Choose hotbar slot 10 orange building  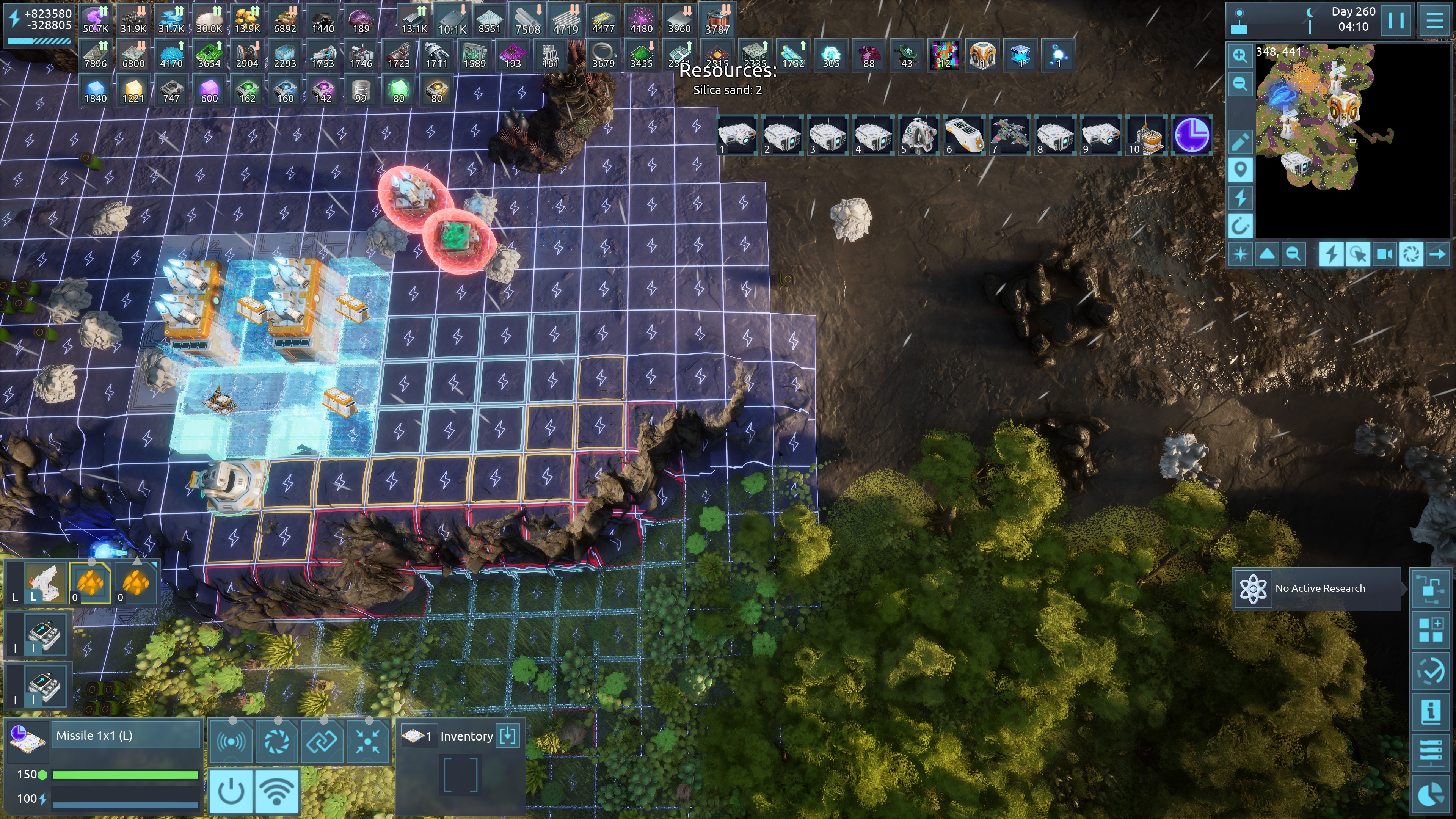coord(1146,136)
